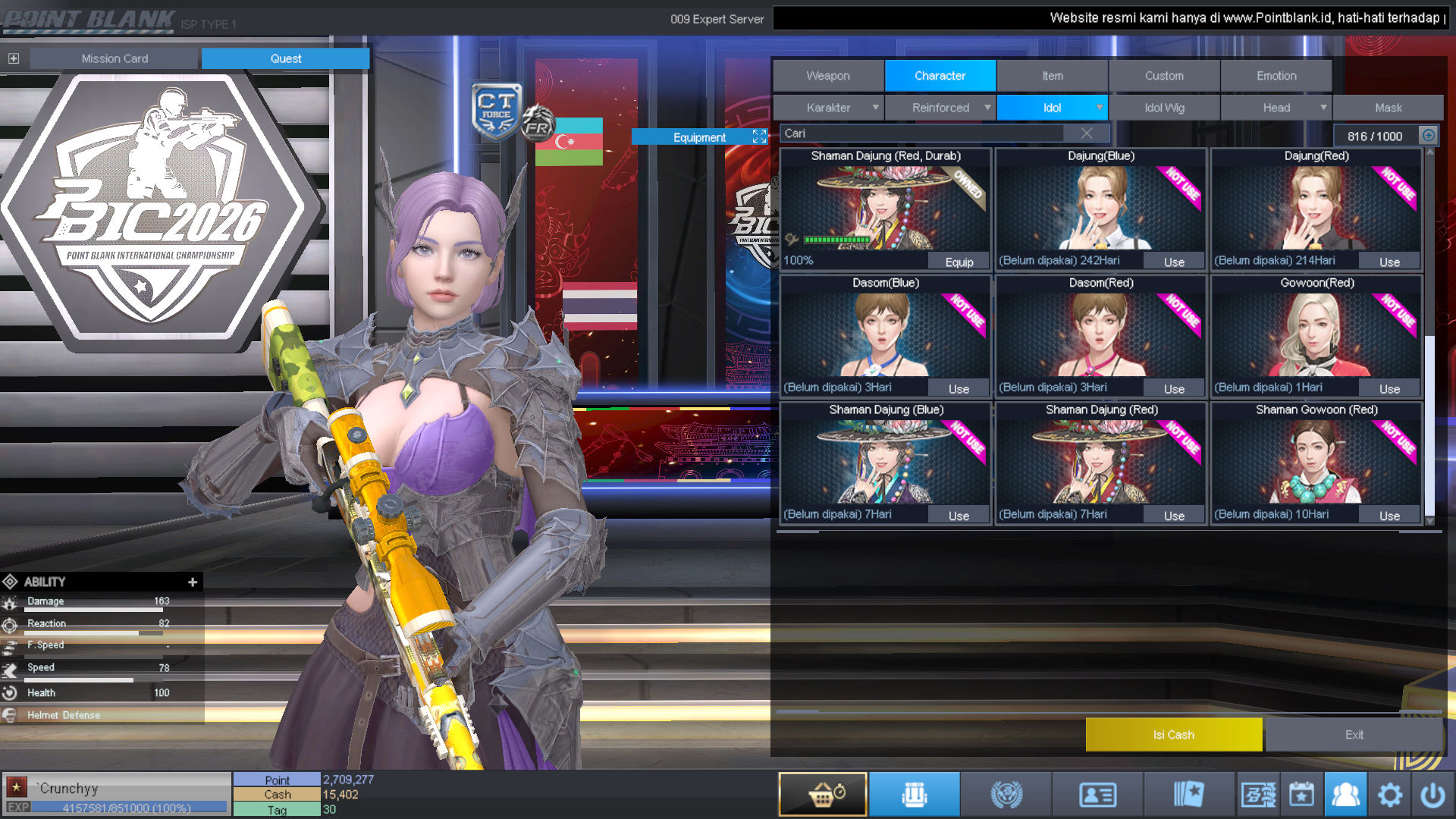Exit the inventory screen
The height and width of the screenshot is (819, 1456).
(x=1354, y=735)
